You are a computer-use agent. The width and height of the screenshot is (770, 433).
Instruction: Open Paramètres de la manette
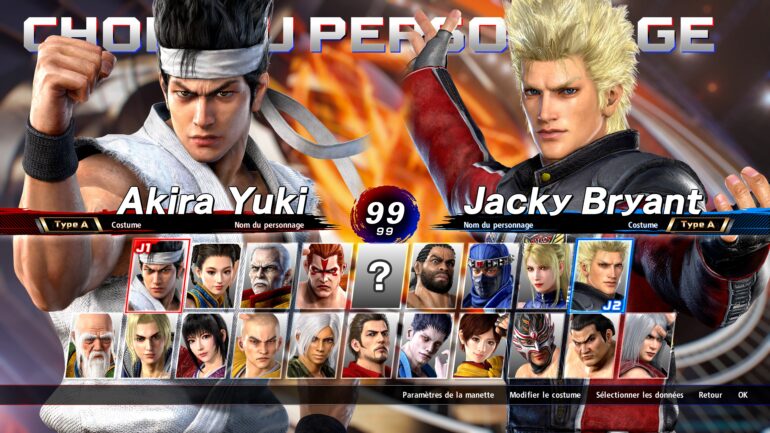point(448,395)
